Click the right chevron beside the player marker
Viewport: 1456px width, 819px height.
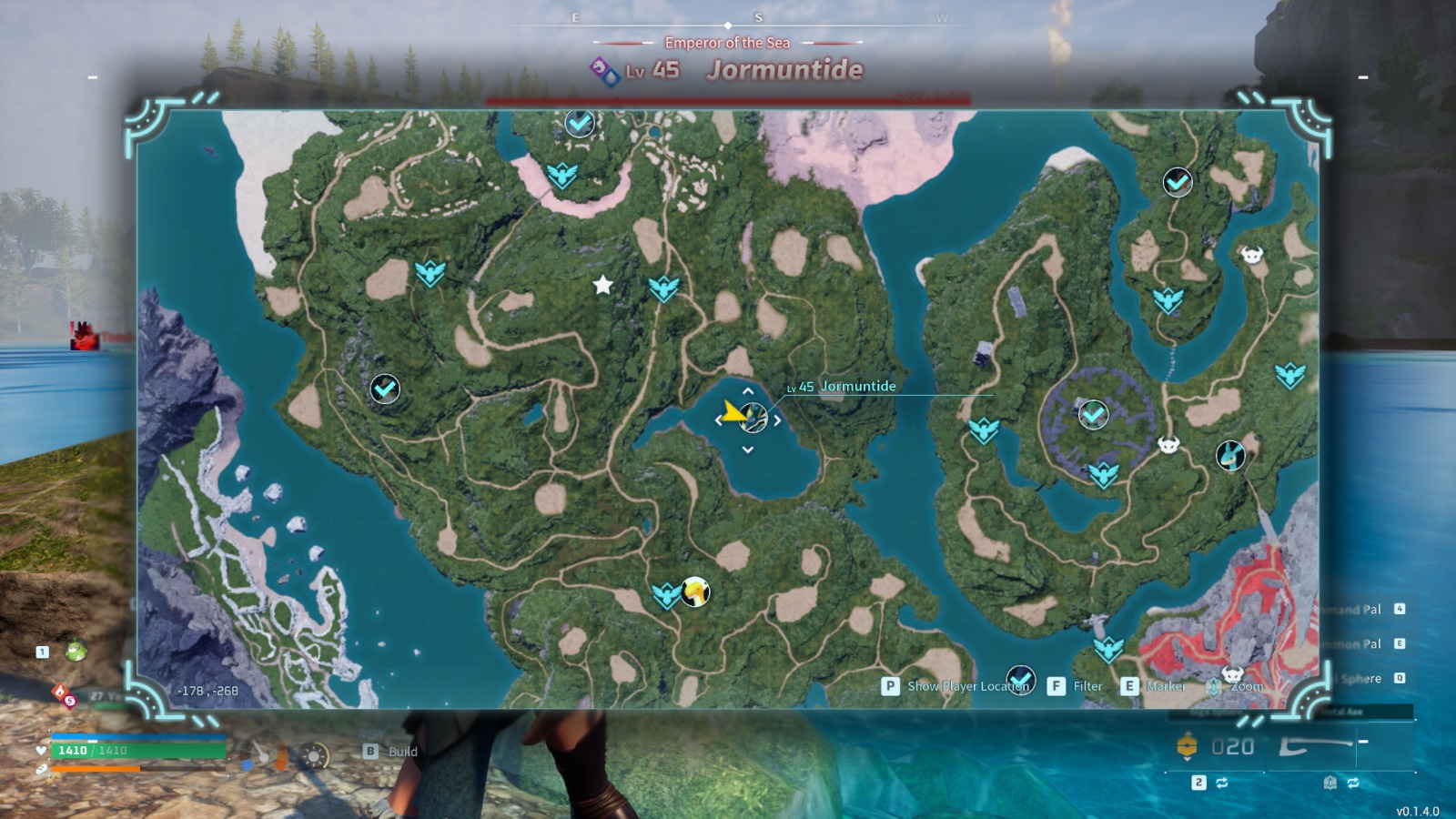tap(776, 420)
